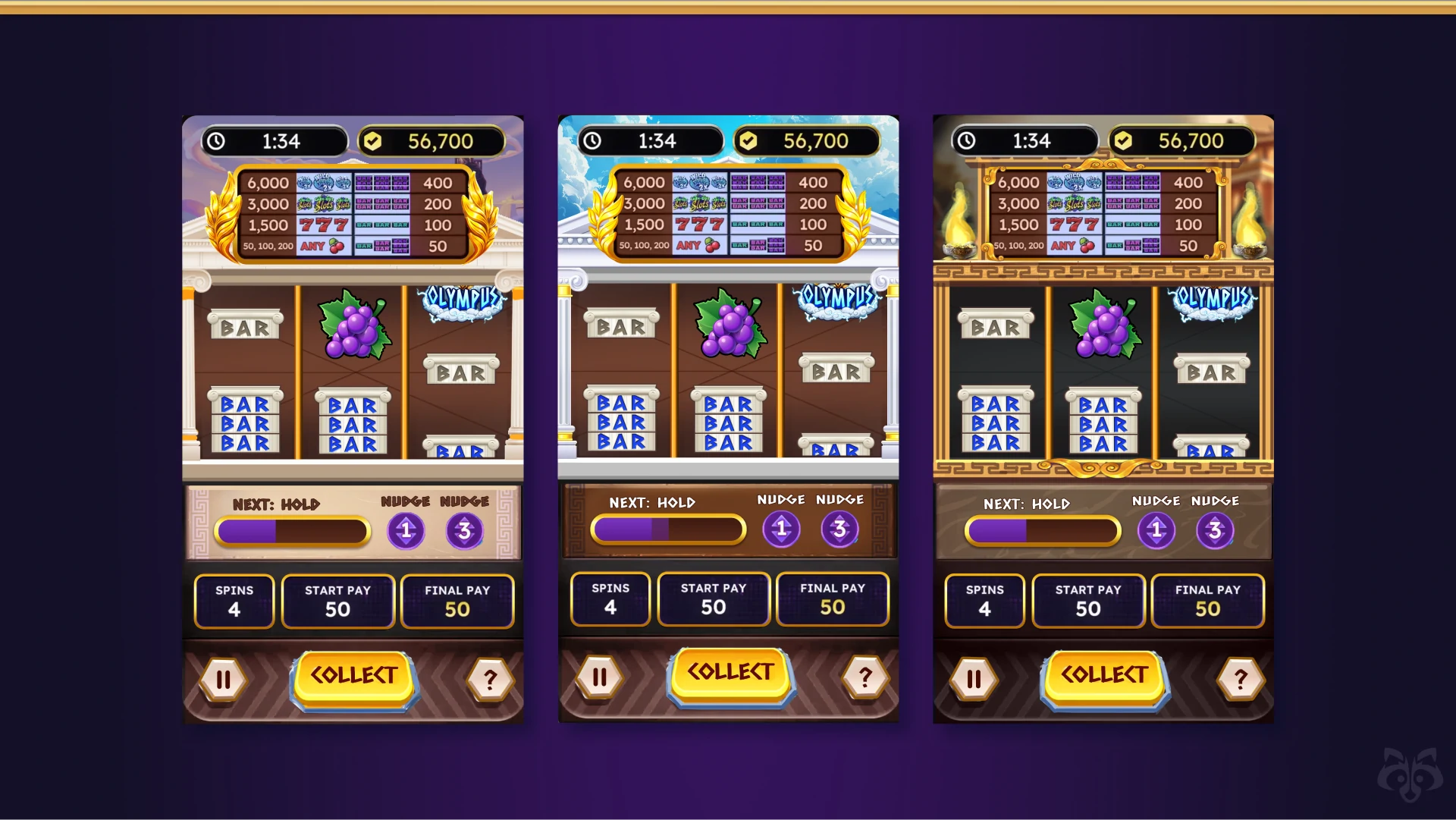Click the clock timer icon showing 1:34
1456x820 pixels.
216,140
